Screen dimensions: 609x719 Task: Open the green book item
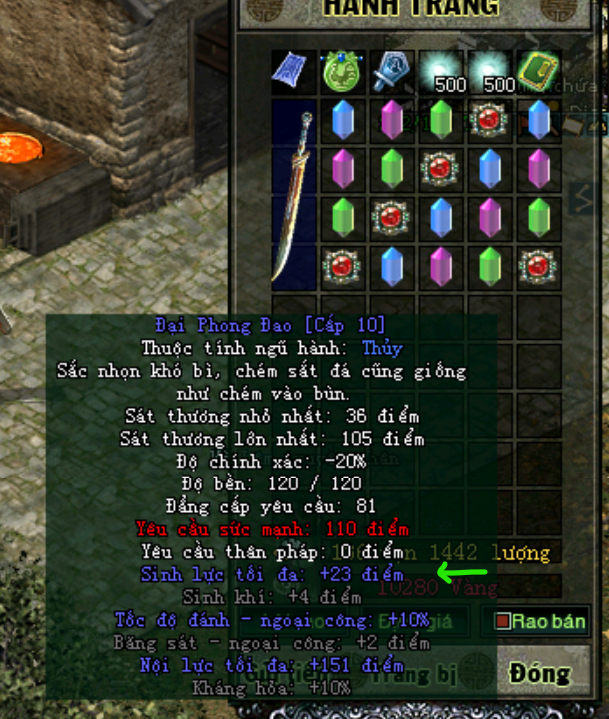coord(538,71)
